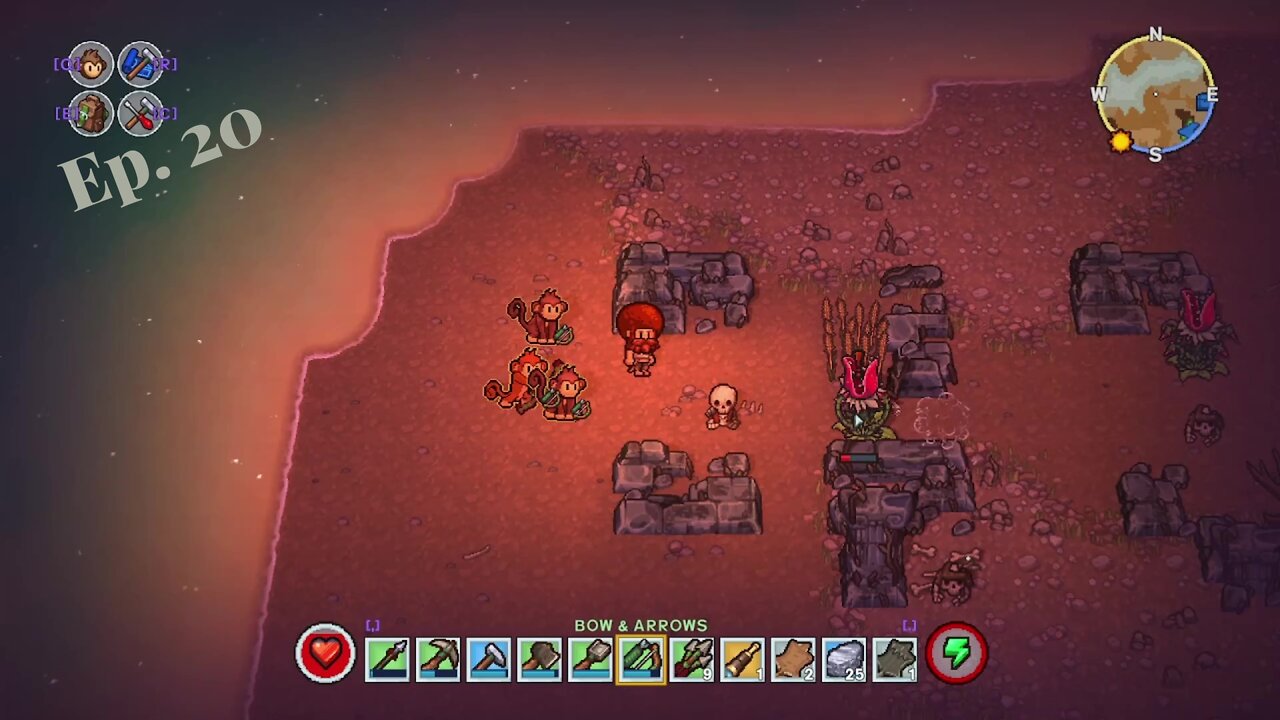The height and width of the screenshot is (720, 1280).
Task: Open the backpack inventory icon
Action: click(x=91, y=113)
